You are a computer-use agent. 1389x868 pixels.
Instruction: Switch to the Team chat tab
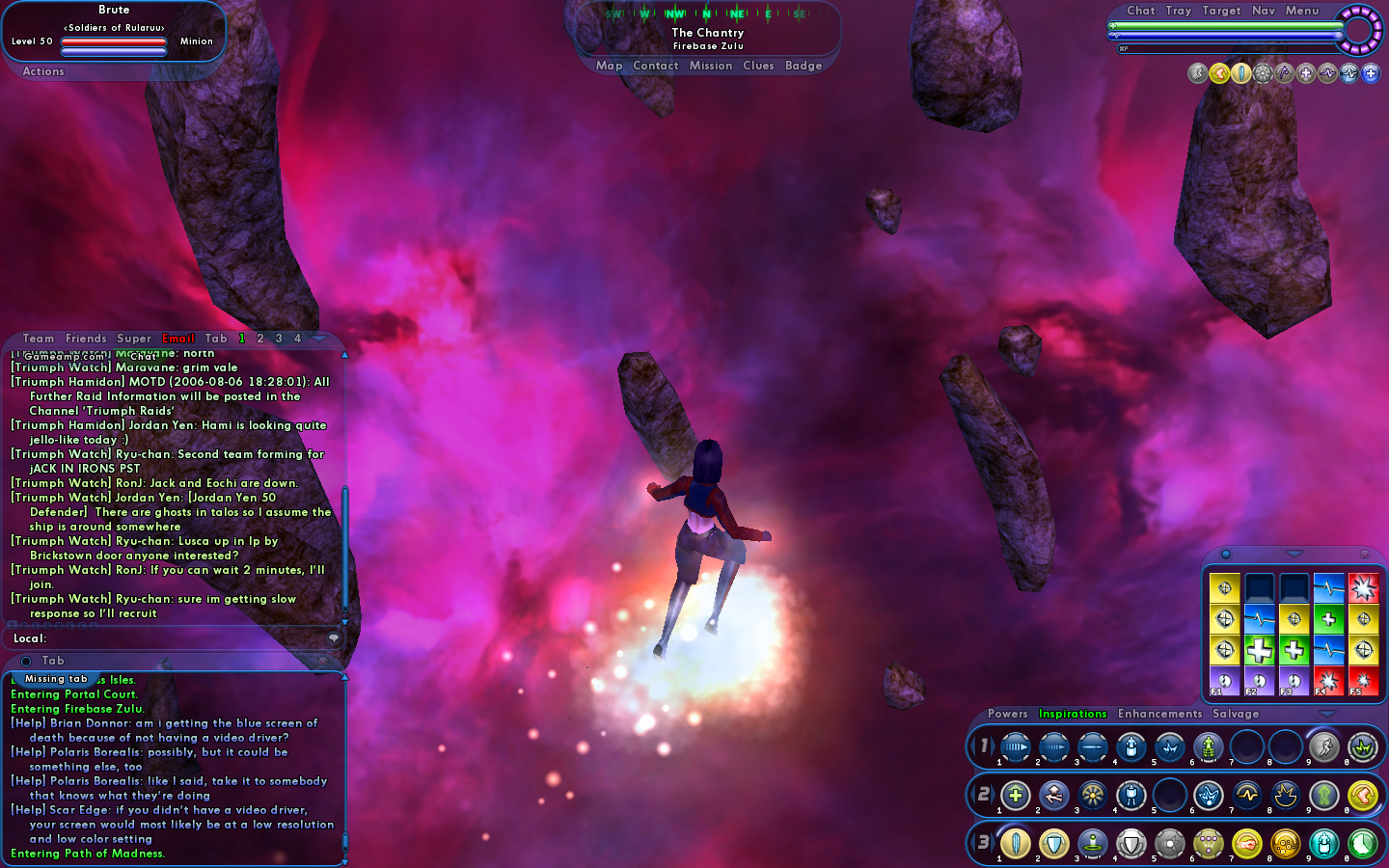tap(39, 339)
